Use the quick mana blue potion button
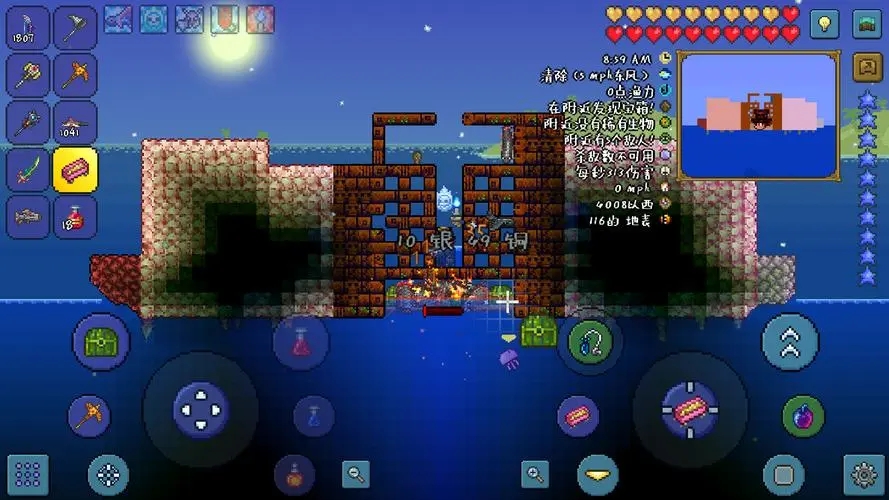Viewport: 889px width, 500px height. 313,415
